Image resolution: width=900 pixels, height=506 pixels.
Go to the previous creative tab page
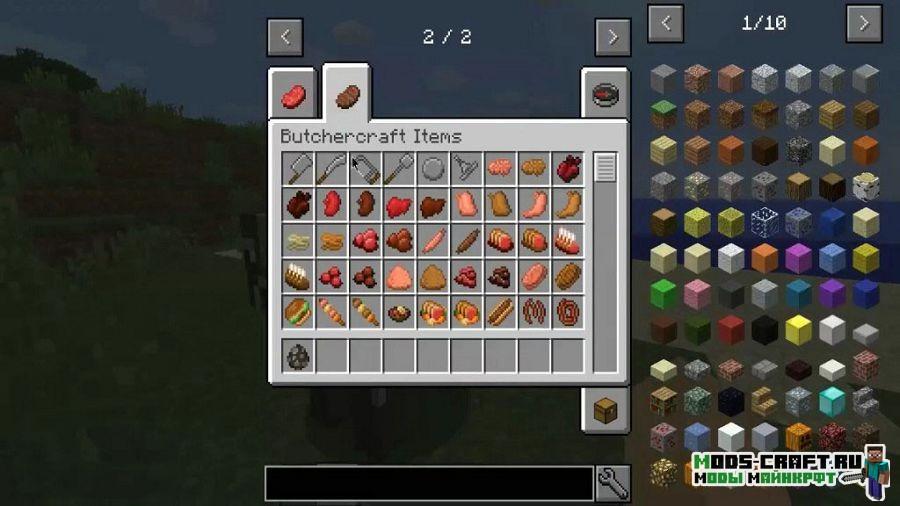click(285, 38)
